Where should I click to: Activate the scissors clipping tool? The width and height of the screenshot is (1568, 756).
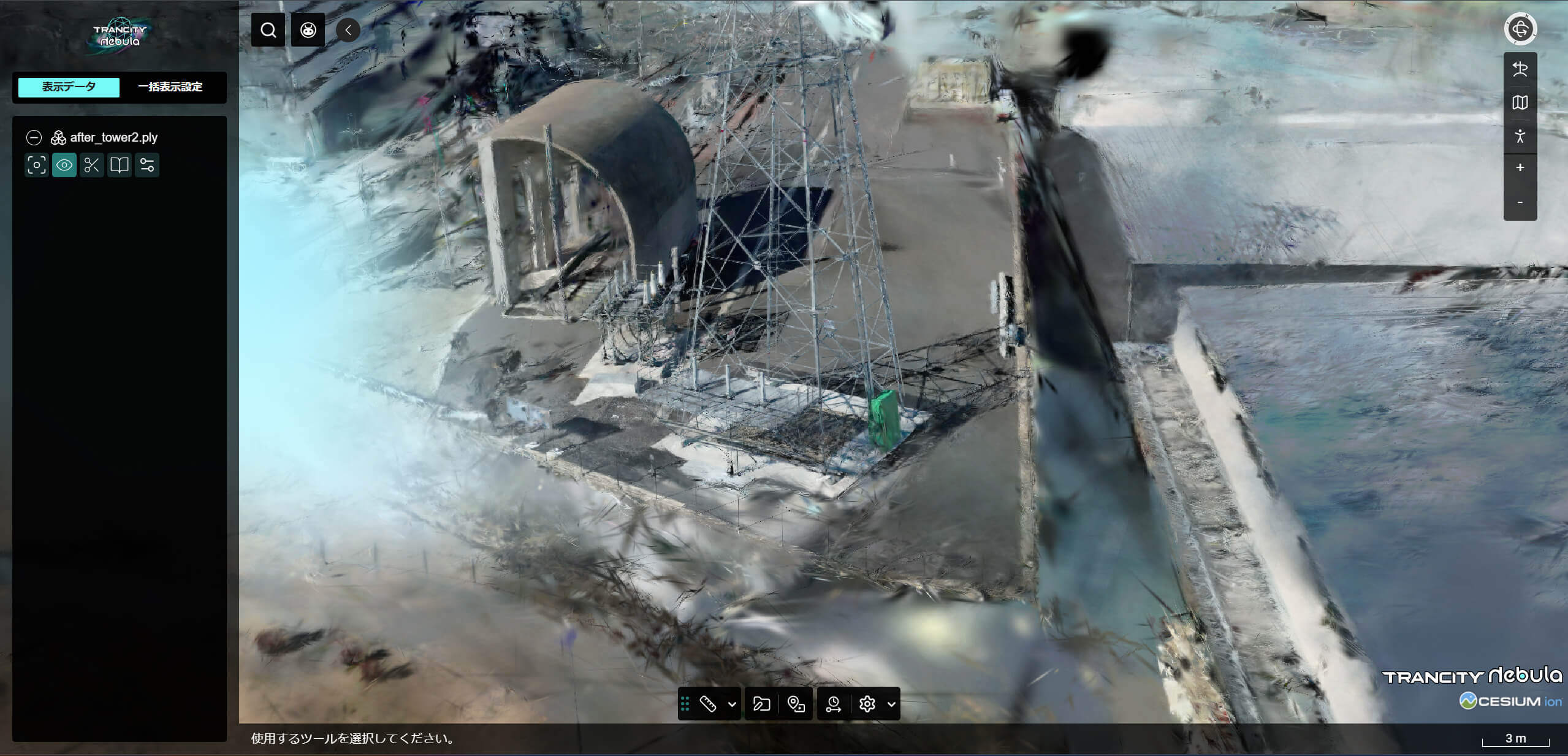click(92, 165)
